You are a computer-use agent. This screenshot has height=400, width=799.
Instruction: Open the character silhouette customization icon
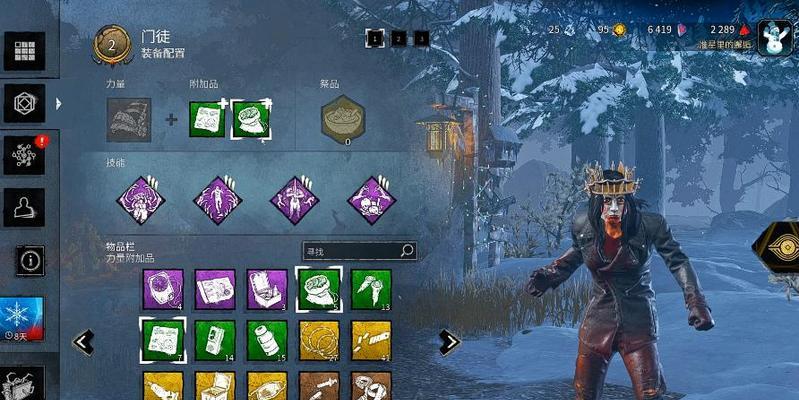click(24, 207)
